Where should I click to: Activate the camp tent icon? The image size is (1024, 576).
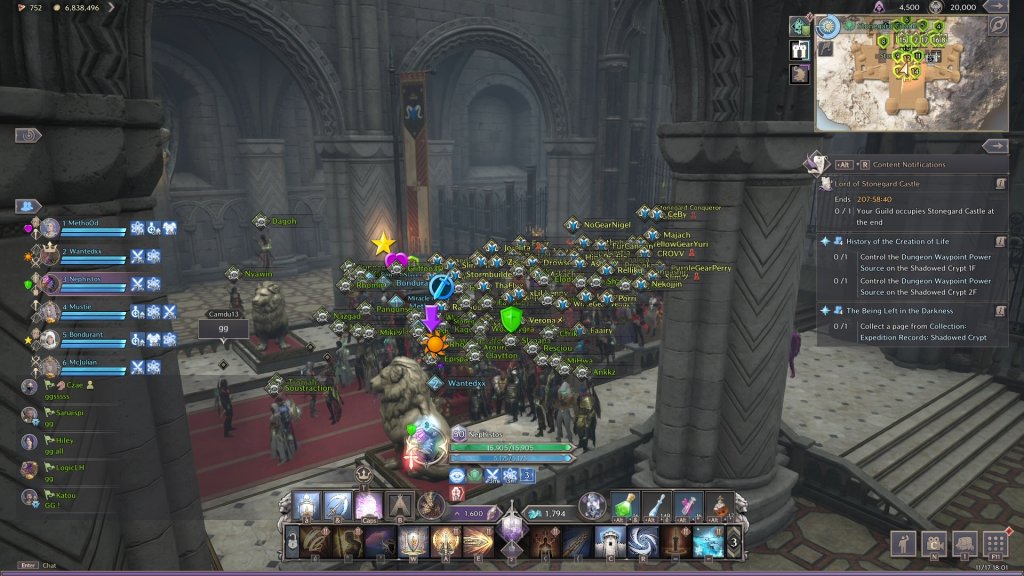(400, 505)
